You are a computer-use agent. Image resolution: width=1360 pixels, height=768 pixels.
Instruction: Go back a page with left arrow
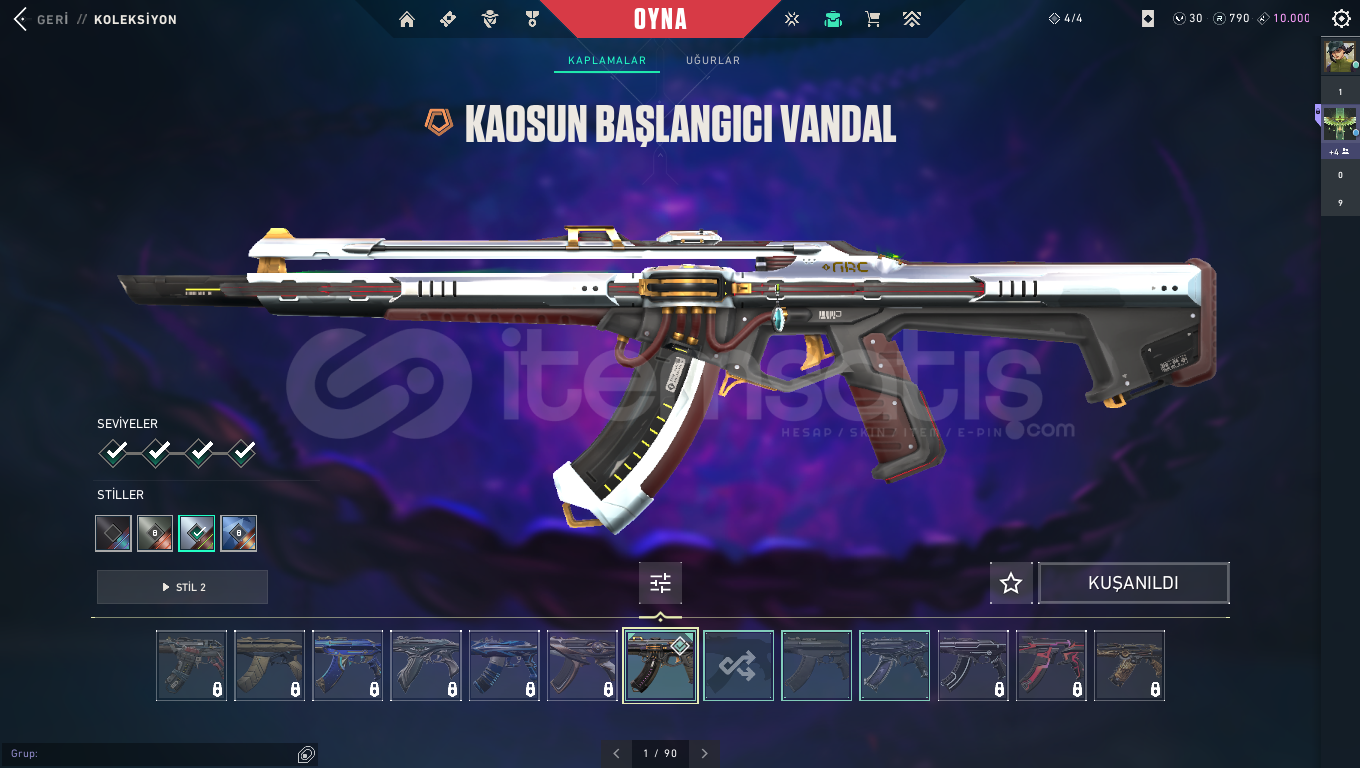tap(617, 753)
